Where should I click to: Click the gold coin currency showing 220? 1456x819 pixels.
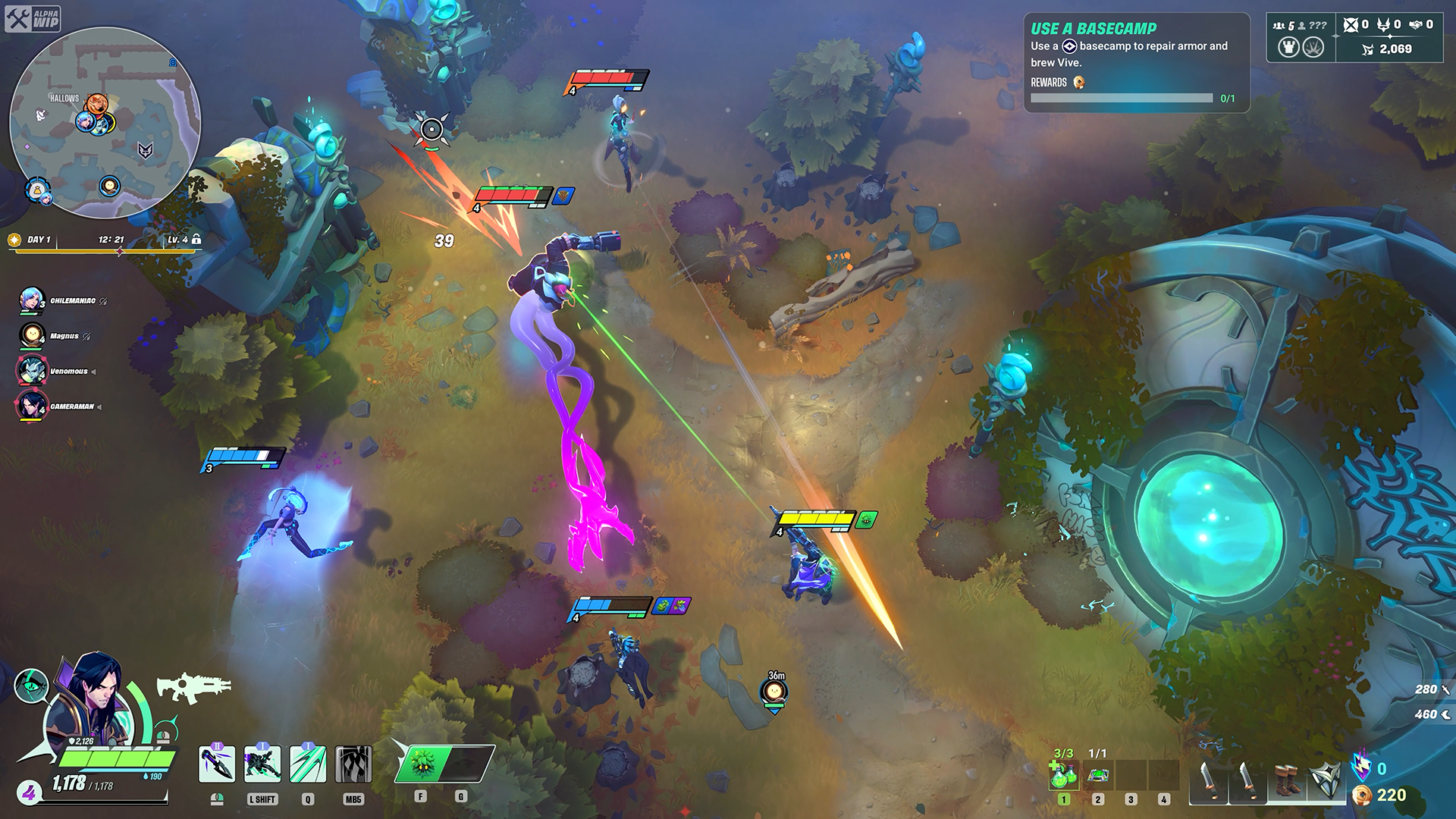1362,797
